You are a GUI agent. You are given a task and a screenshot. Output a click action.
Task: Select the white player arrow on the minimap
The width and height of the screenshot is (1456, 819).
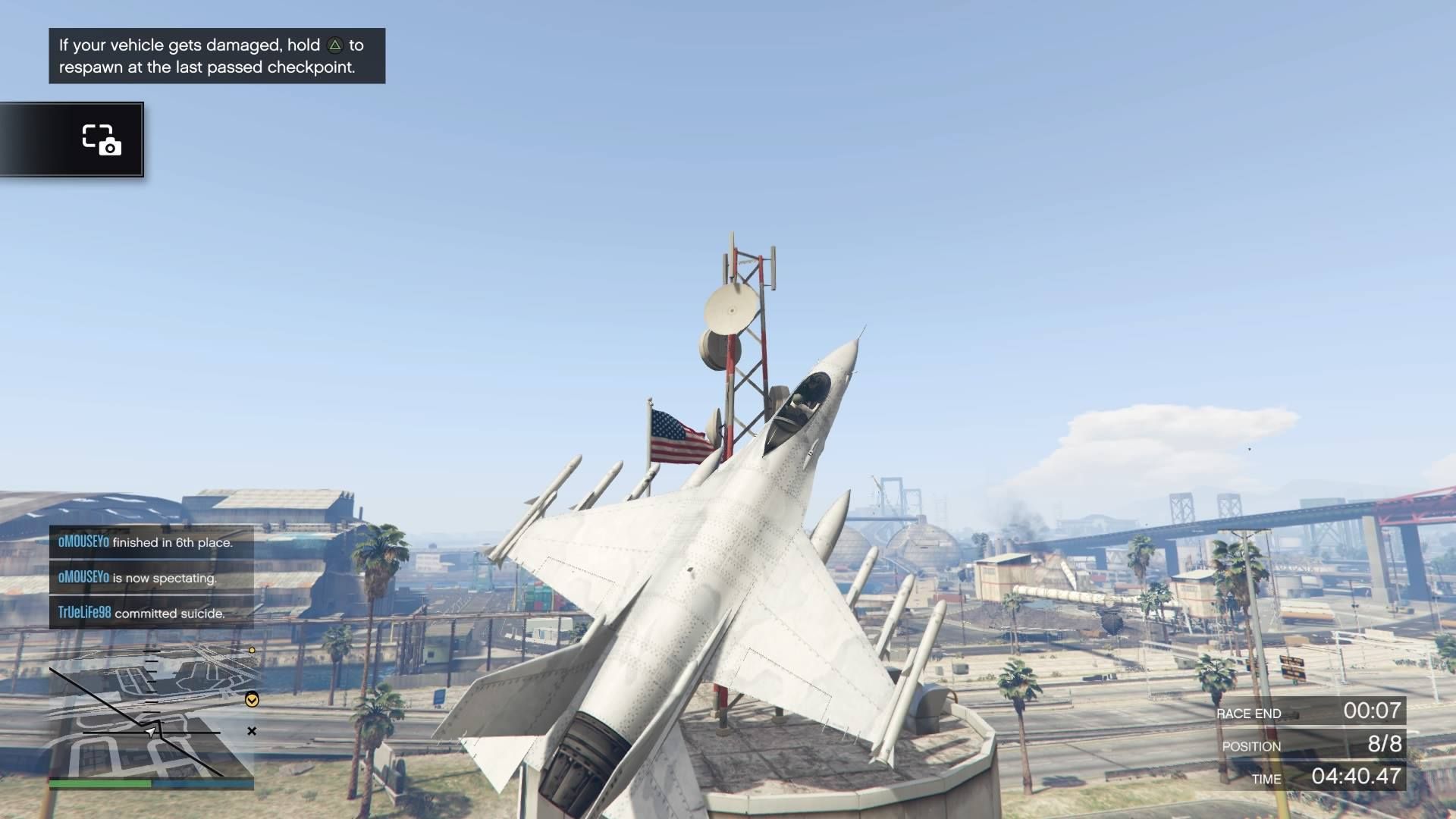point(152,732)
